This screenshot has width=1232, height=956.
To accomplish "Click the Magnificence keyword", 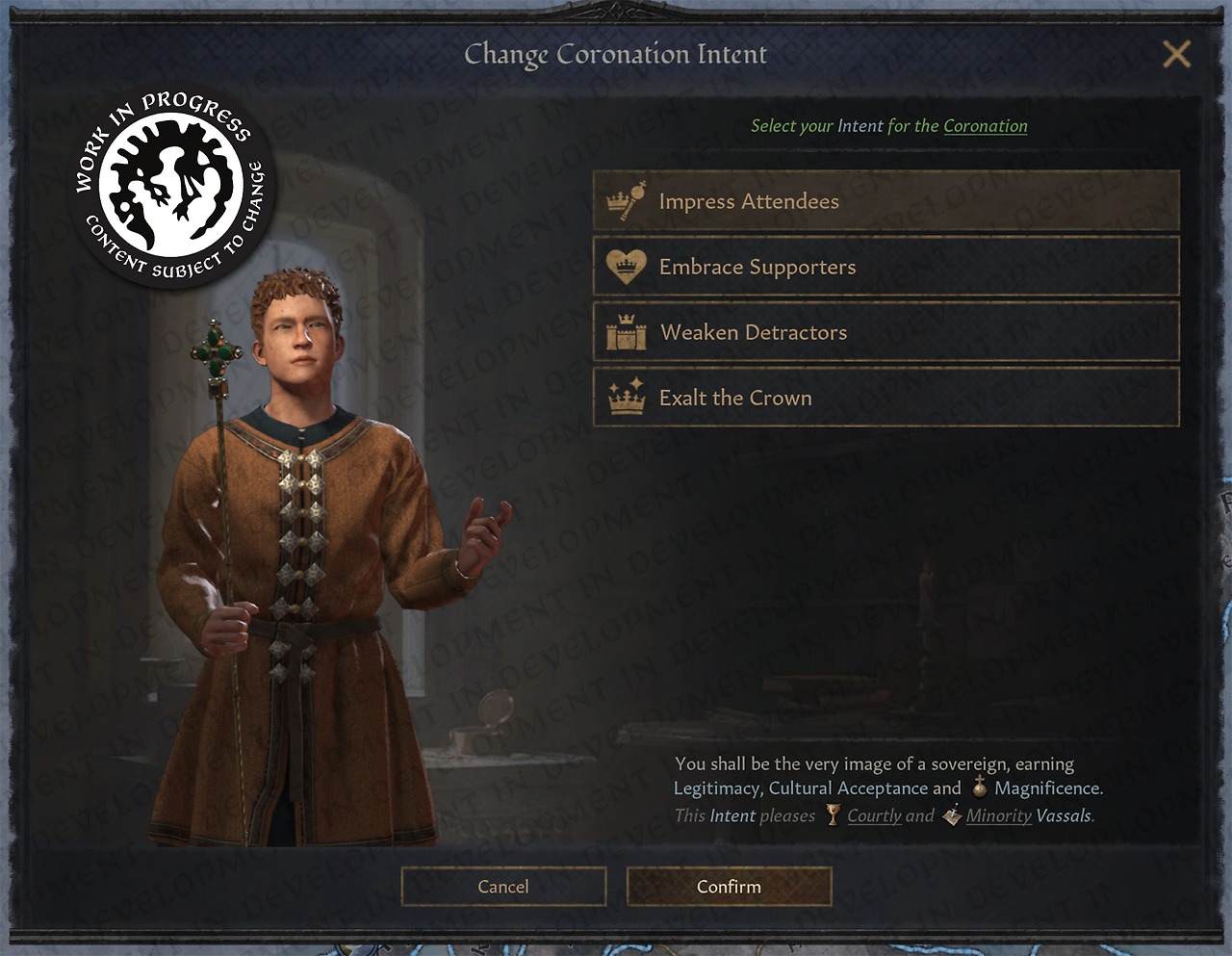I will click(x=1046, y=788).
